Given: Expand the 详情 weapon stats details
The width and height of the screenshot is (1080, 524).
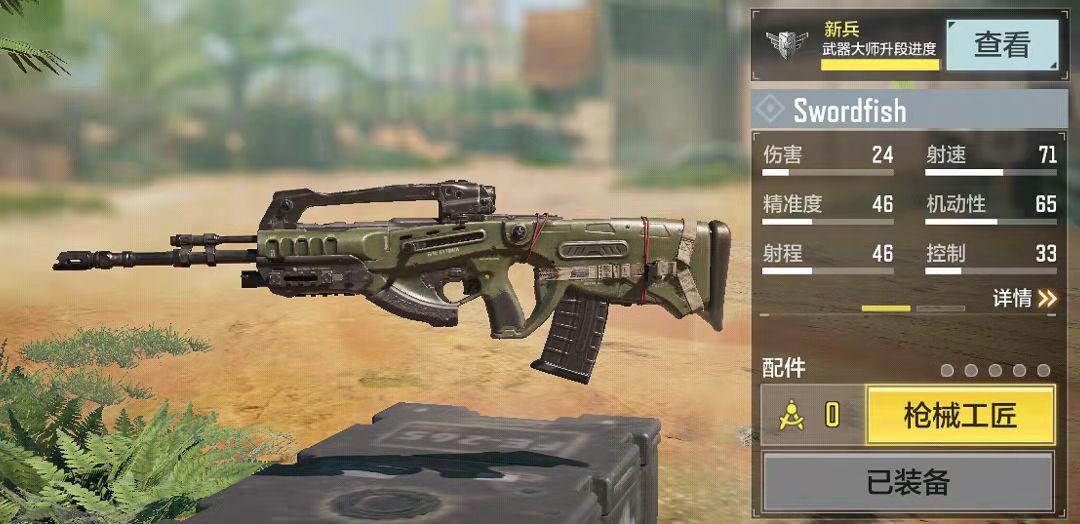Looking at the screenshot, I should click(x=1024, y=298).
